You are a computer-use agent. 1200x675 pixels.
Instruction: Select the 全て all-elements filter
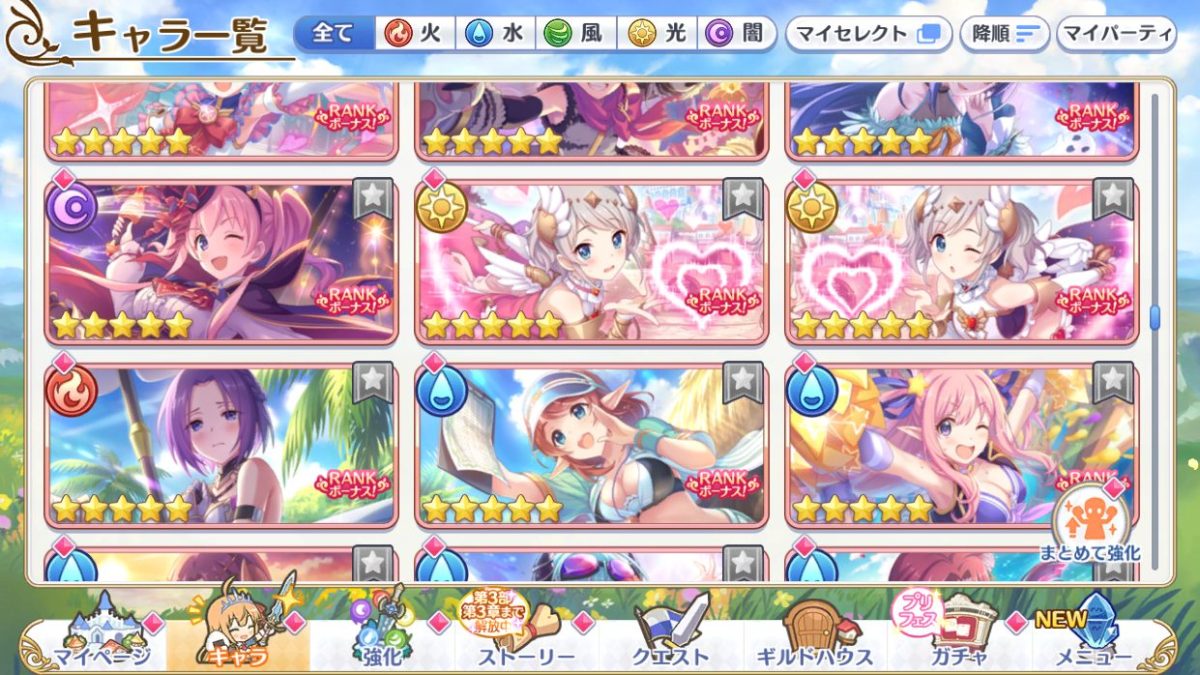(x=334, y=34)
